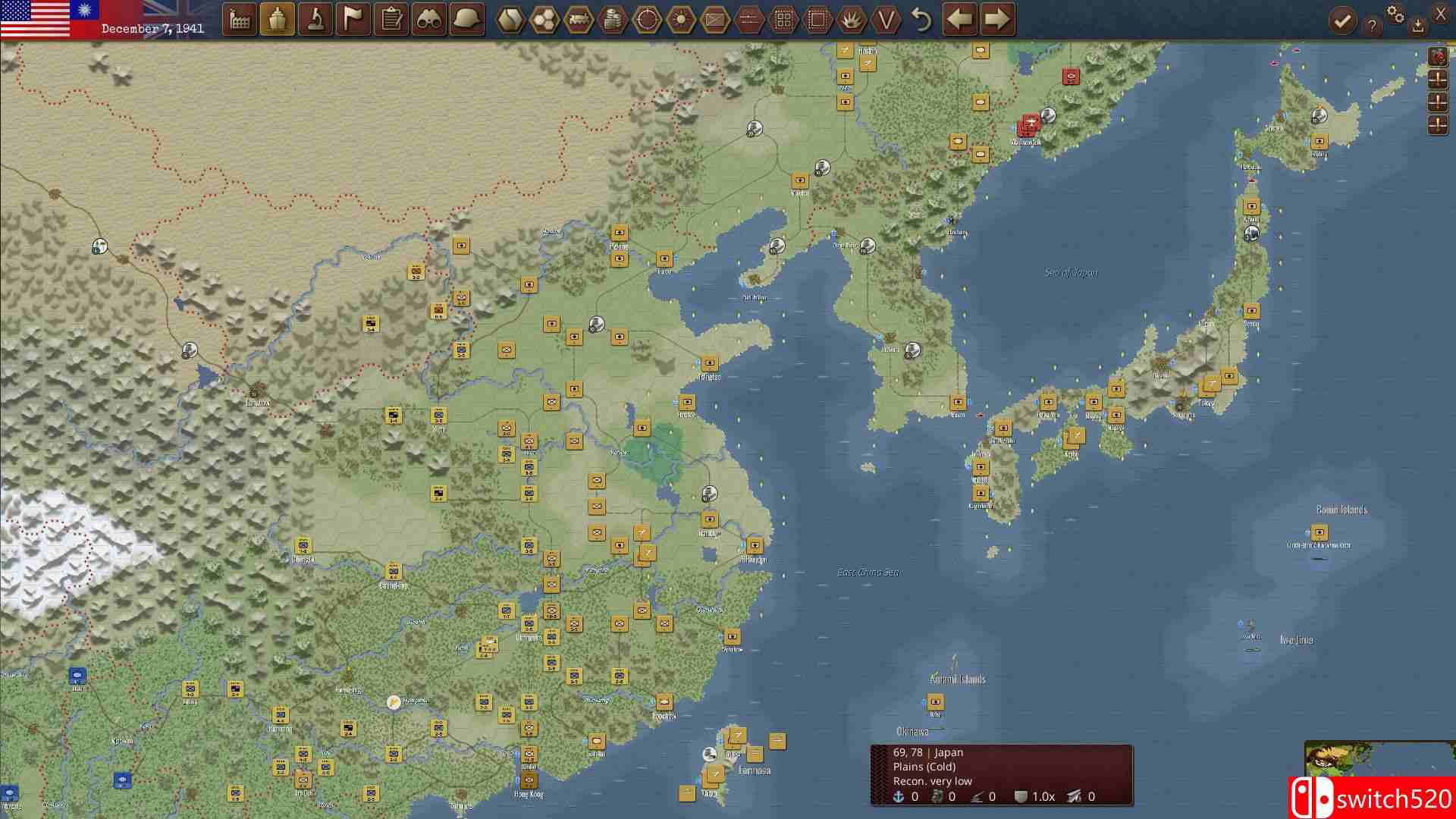Click the question mark help button
This screenshot has height=819, width=1456.
pos(1373,23)
